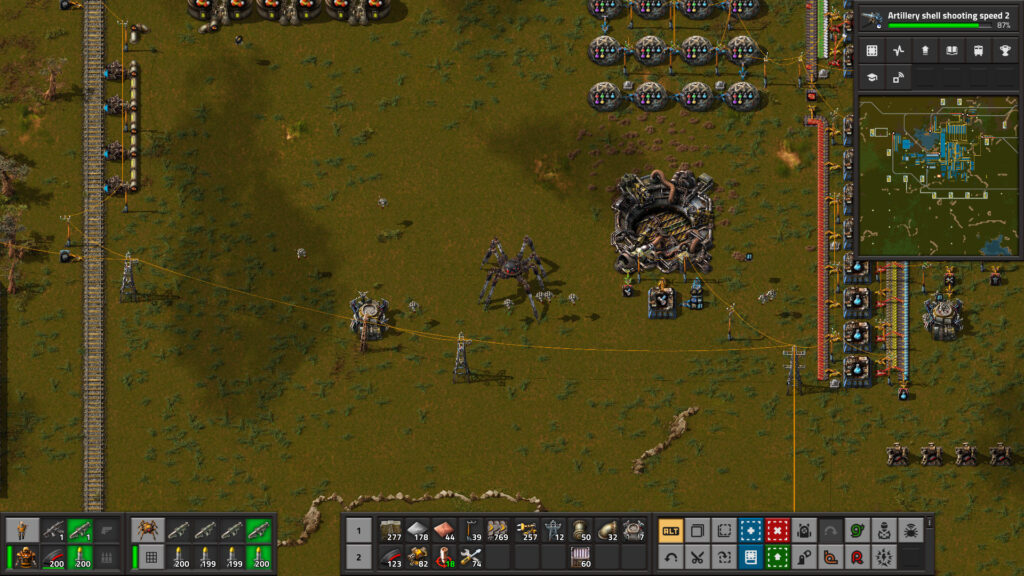Select the player's armor slot
The height and width of the screenshot is (576, 1024).
point(25,557)
